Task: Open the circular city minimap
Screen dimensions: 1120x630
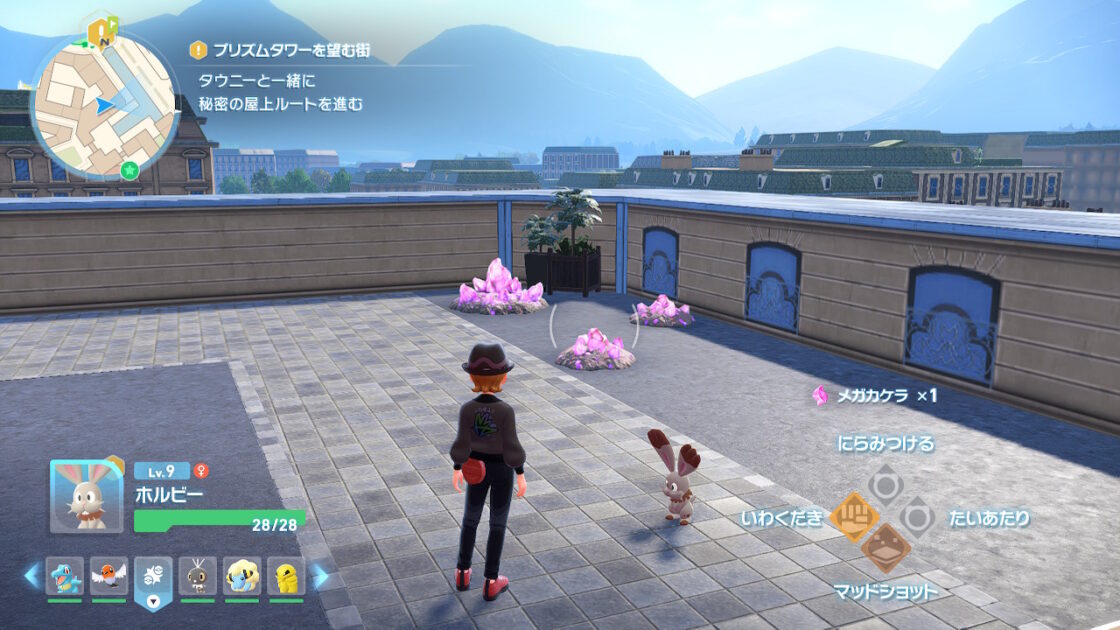Action: (x=104, y=104)
